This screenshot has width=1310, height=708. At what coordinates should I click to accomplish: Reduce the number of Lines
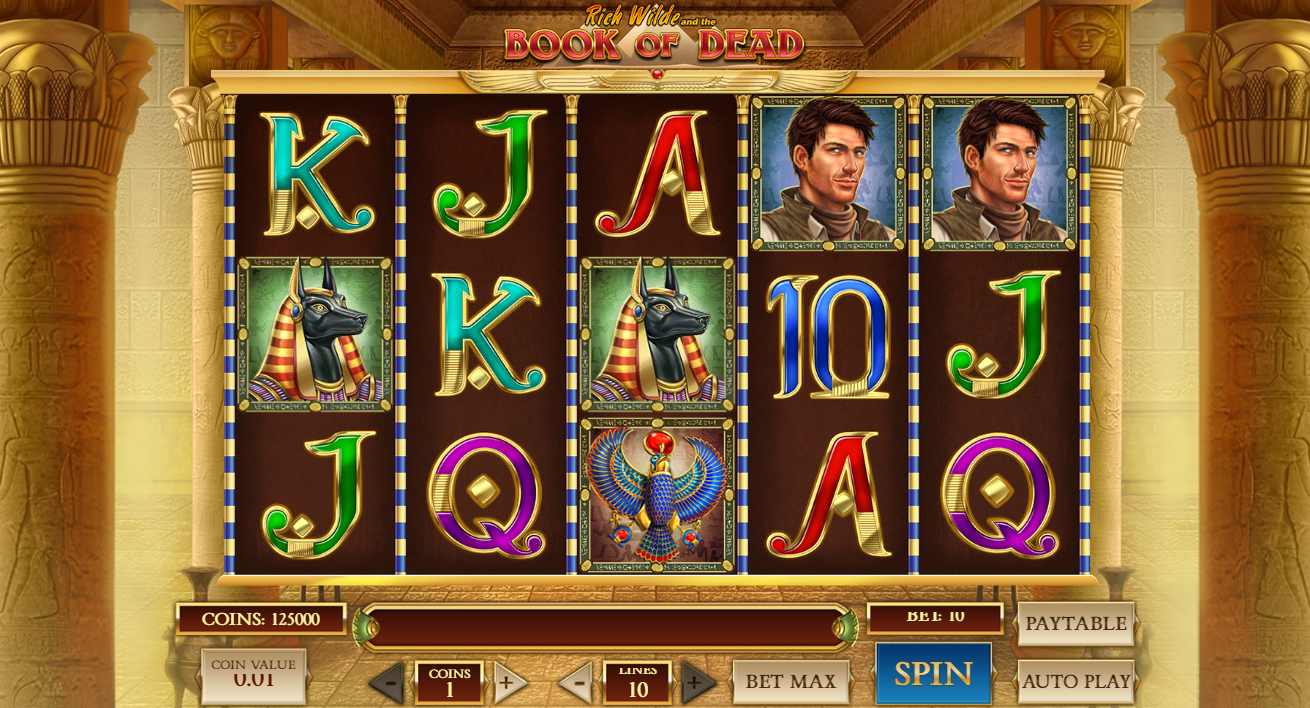click(x=577, y=683)
